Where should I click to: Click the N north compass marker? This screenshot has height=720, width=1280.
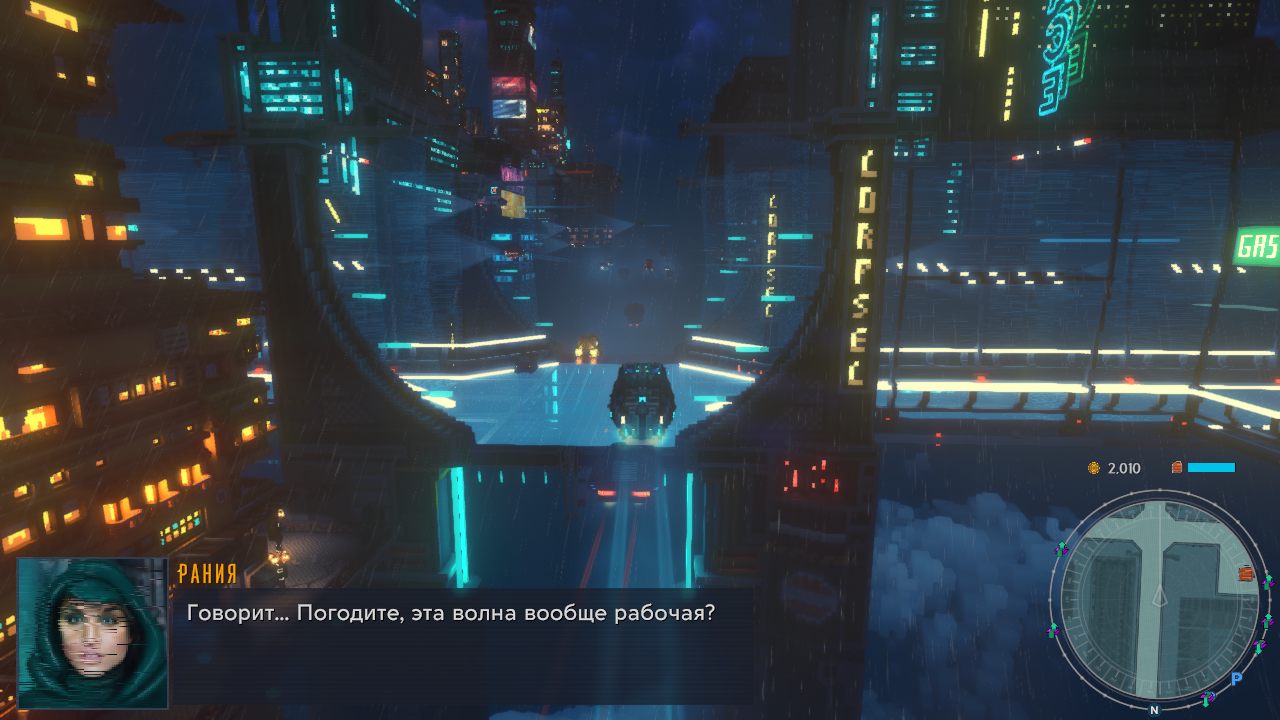click(x=1154, y=710)
